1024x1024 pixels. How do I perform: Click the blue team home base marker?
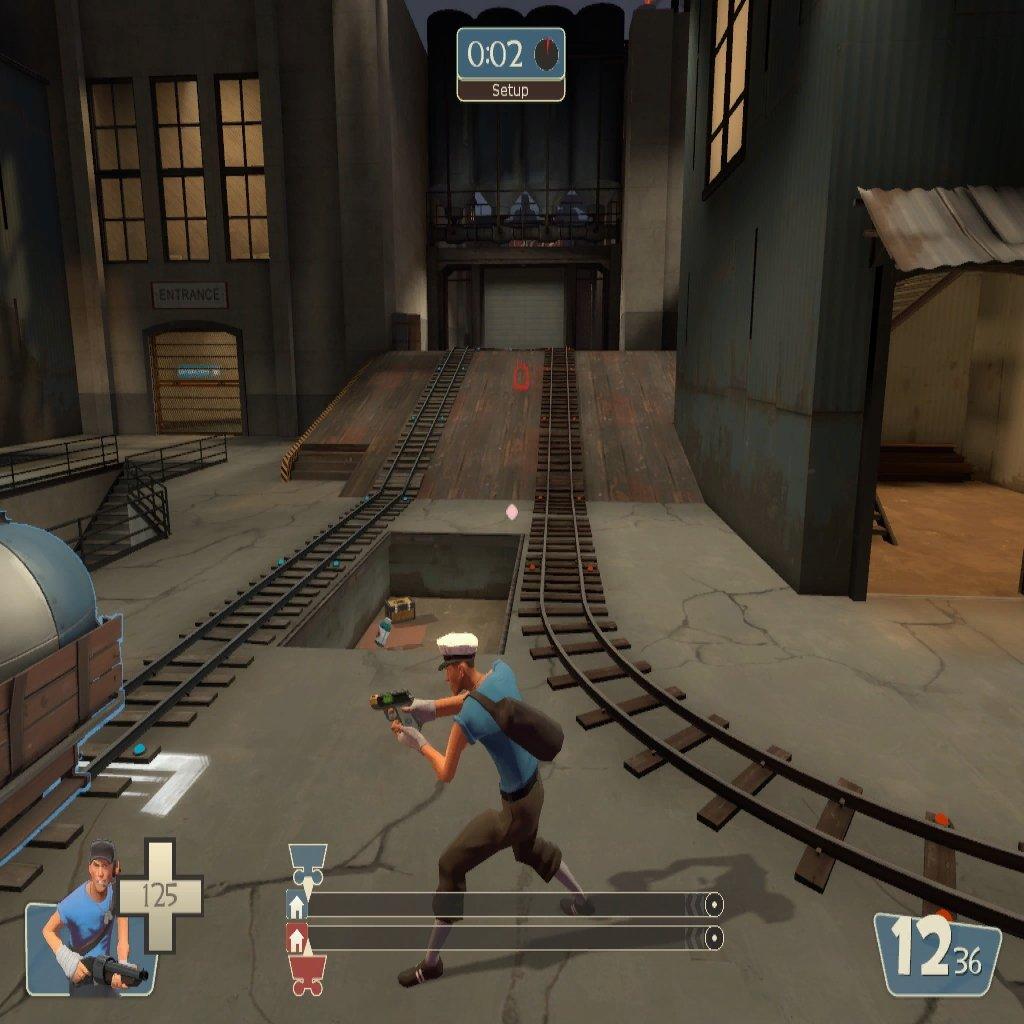pyautogui.click(x=297, y=906)
